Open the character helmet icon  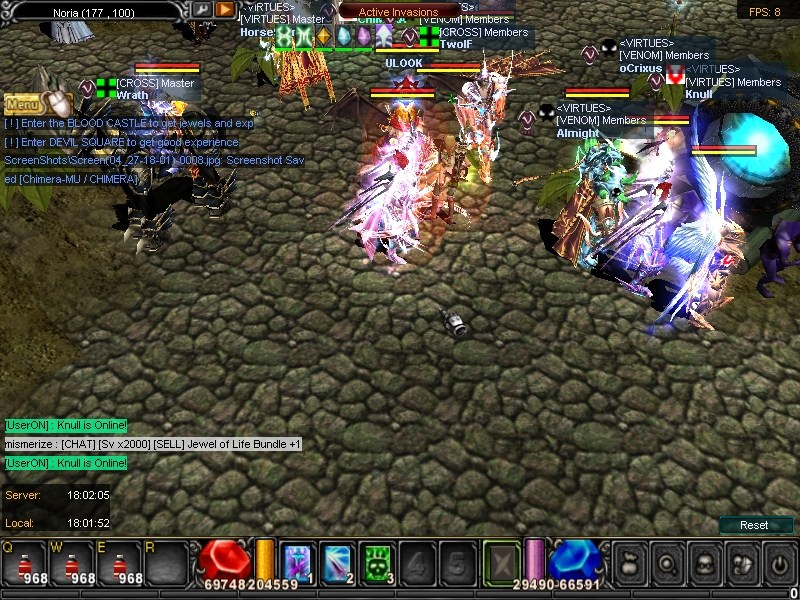(704, 563)
